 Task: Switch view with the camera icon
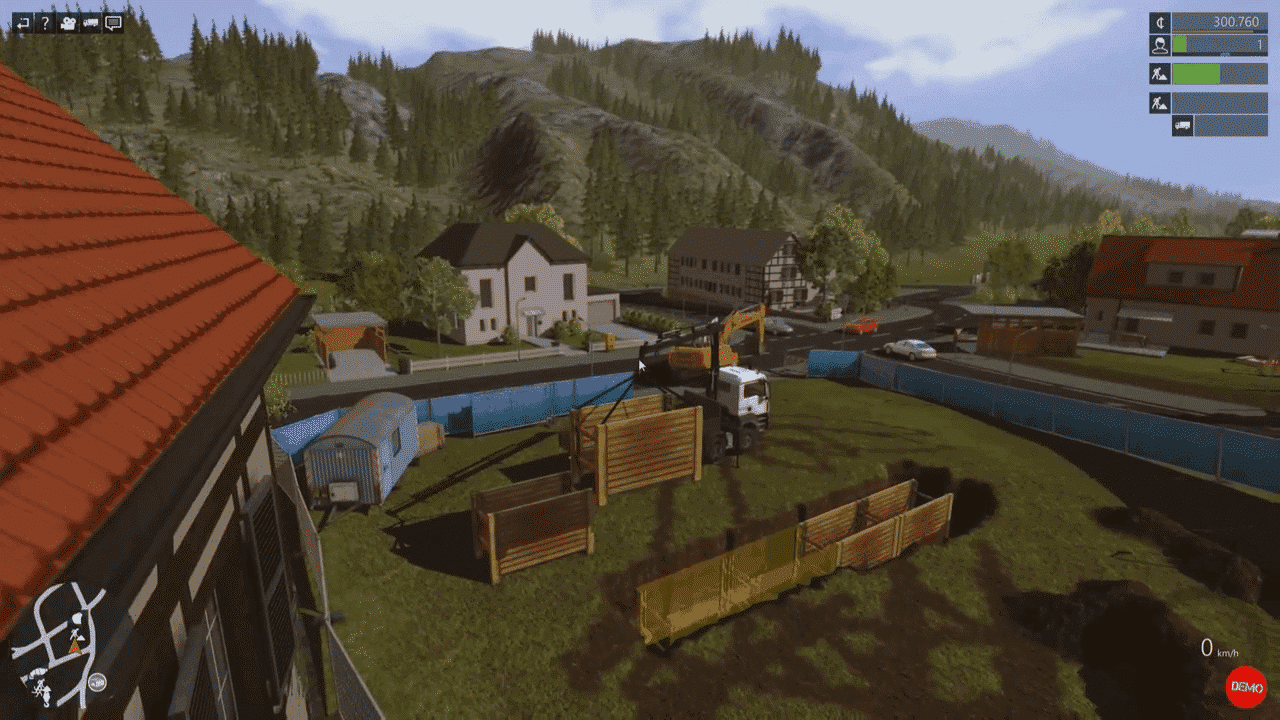click(x=68, y=22)
